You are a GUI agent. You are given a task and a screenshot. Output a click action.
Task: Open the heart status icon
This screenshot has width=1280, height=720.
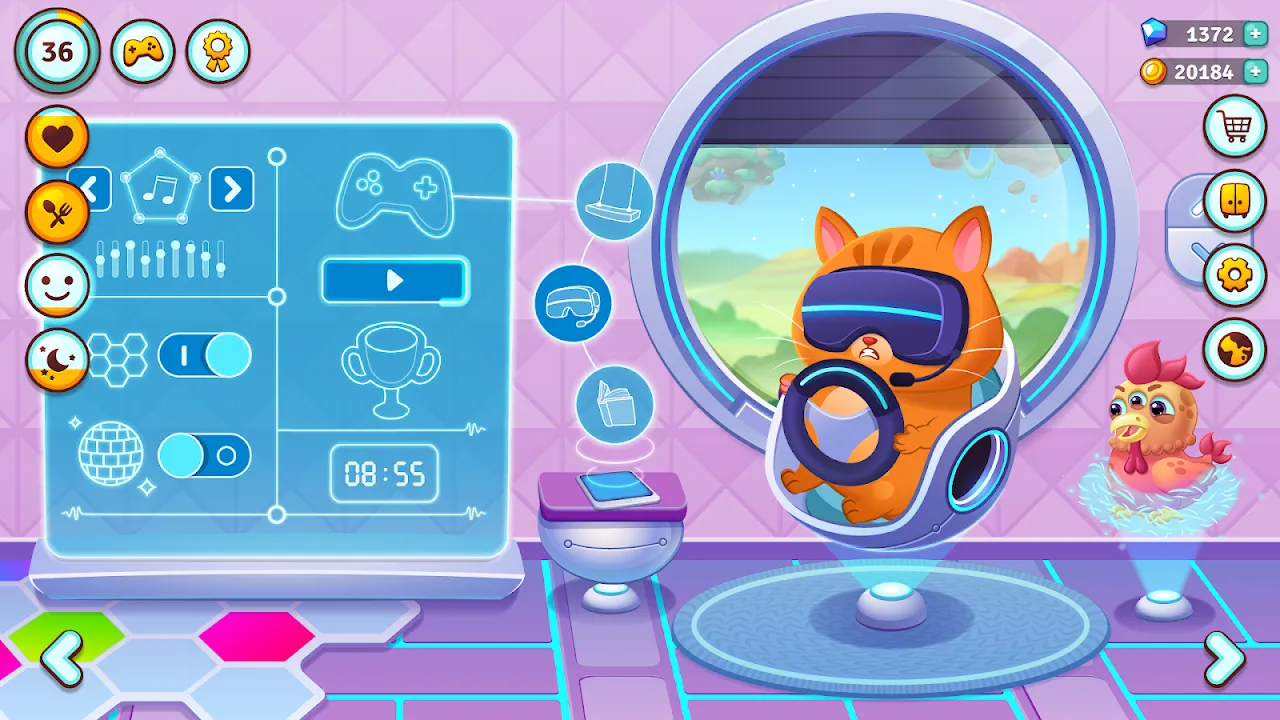click(57, 135)
